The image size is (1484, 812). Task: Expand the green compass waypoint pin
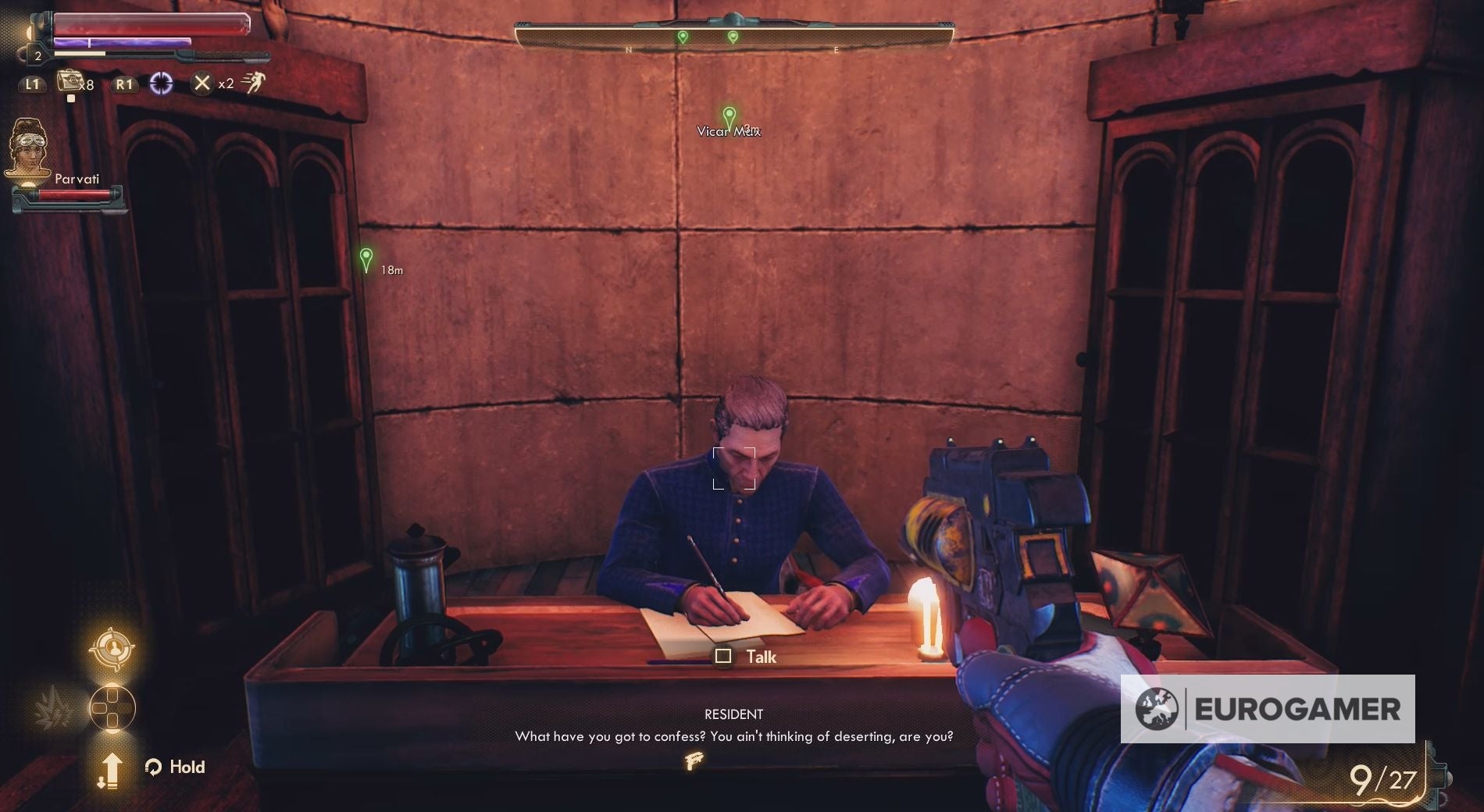click(682, 35)
